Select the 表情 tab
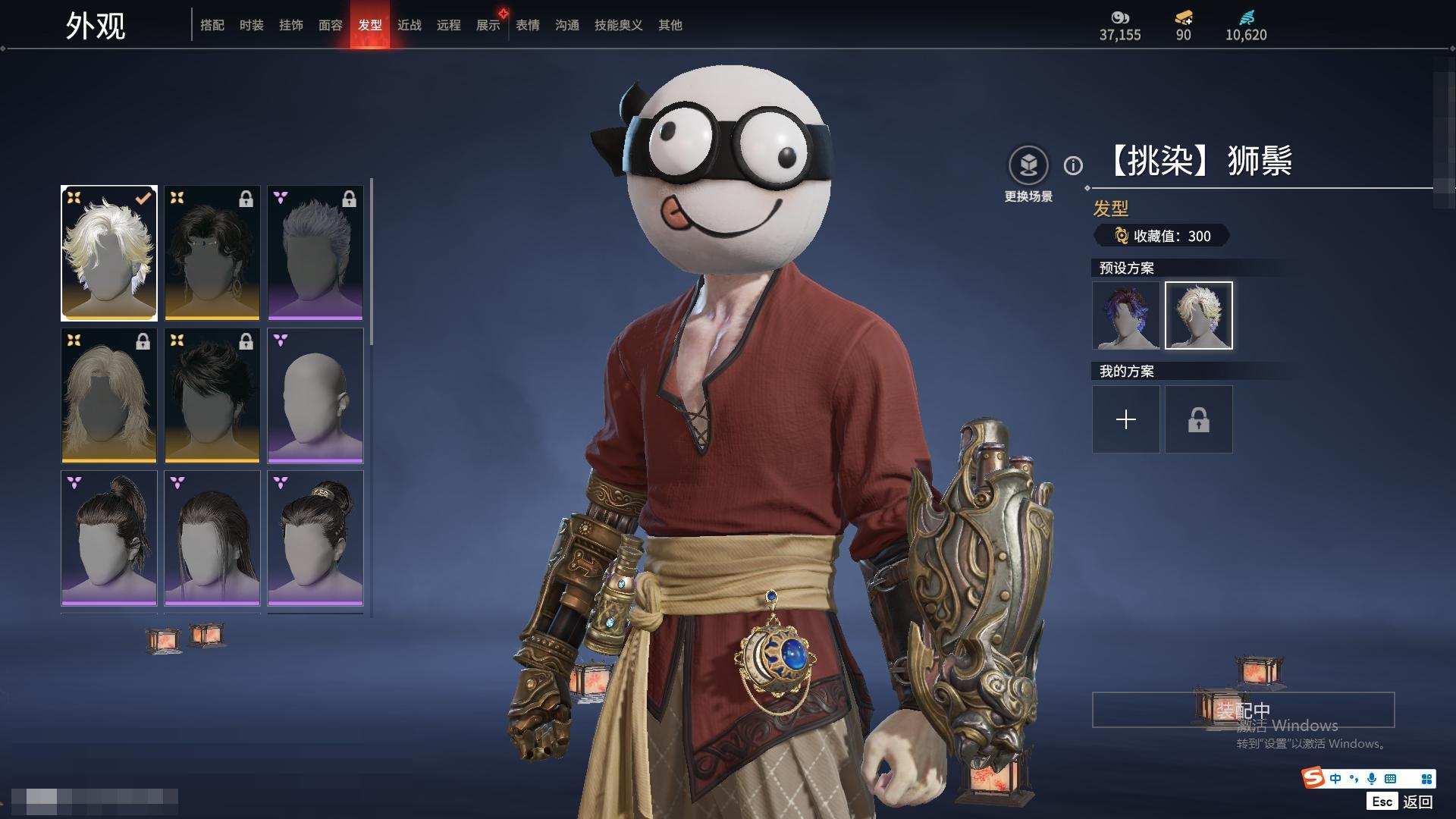1456x819 pixels. point(528,25)
